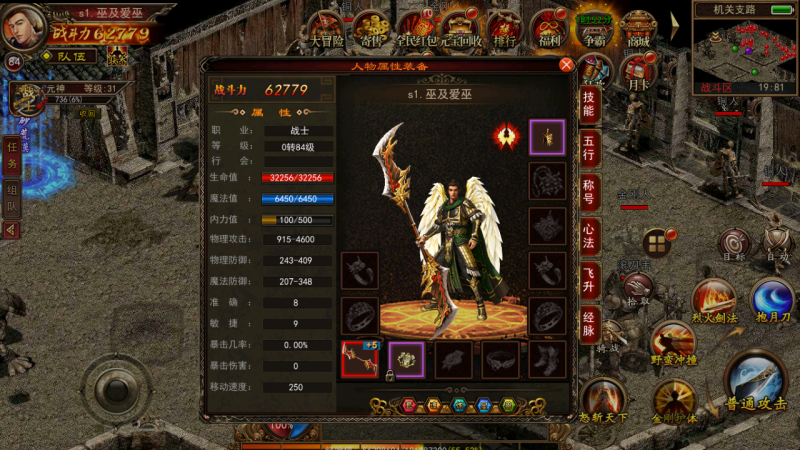
Task: Open the 商城 shop icon
Action: (638, 27)
